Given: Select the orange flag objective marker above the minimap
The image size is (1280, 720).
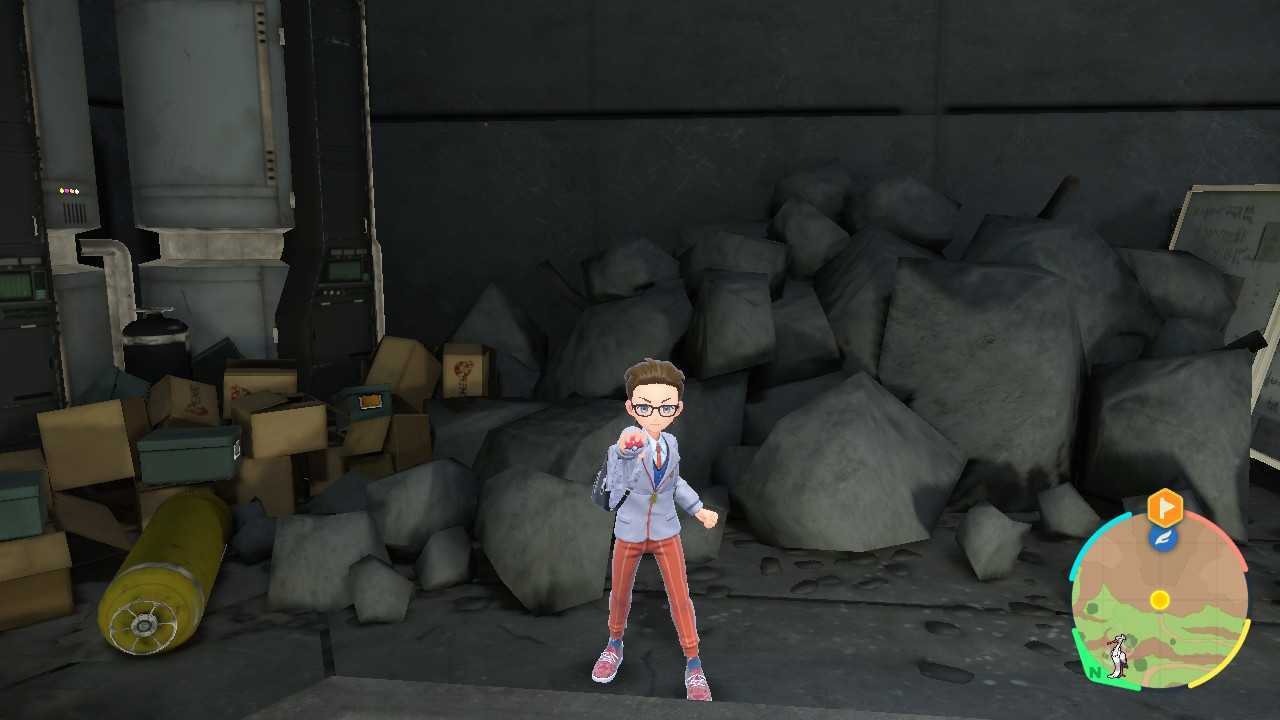Looking at the screenshot, I should [x=1166, y=507].
